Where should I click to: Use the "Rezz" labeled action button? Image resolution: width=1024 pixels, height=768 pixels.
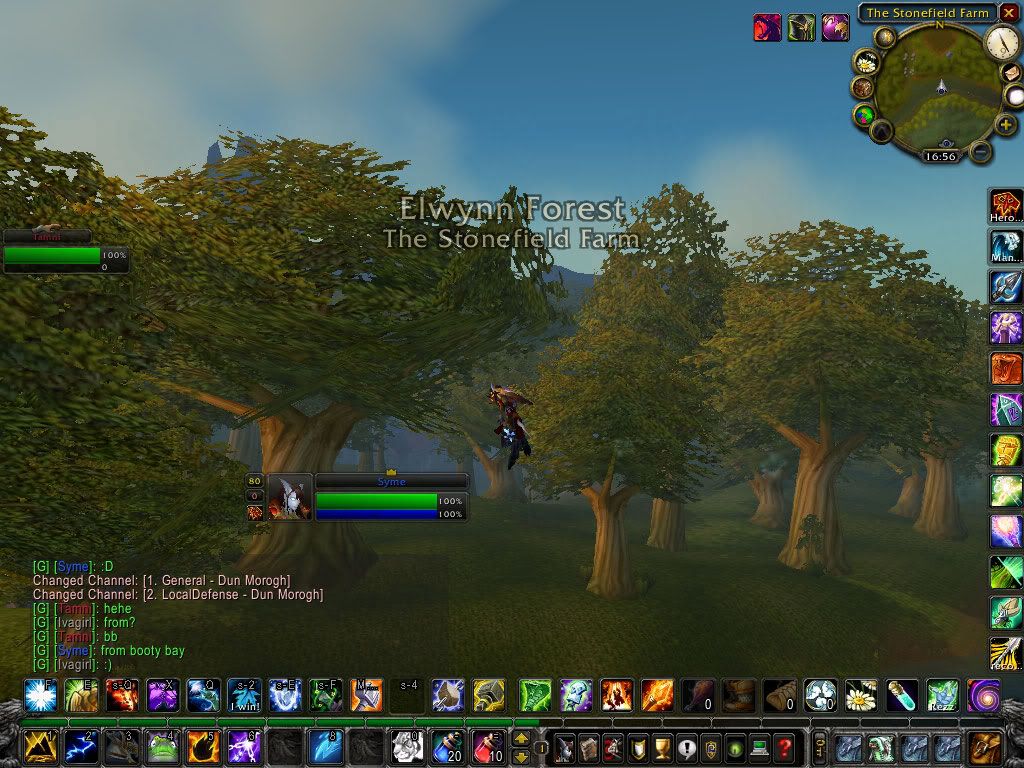942,694
